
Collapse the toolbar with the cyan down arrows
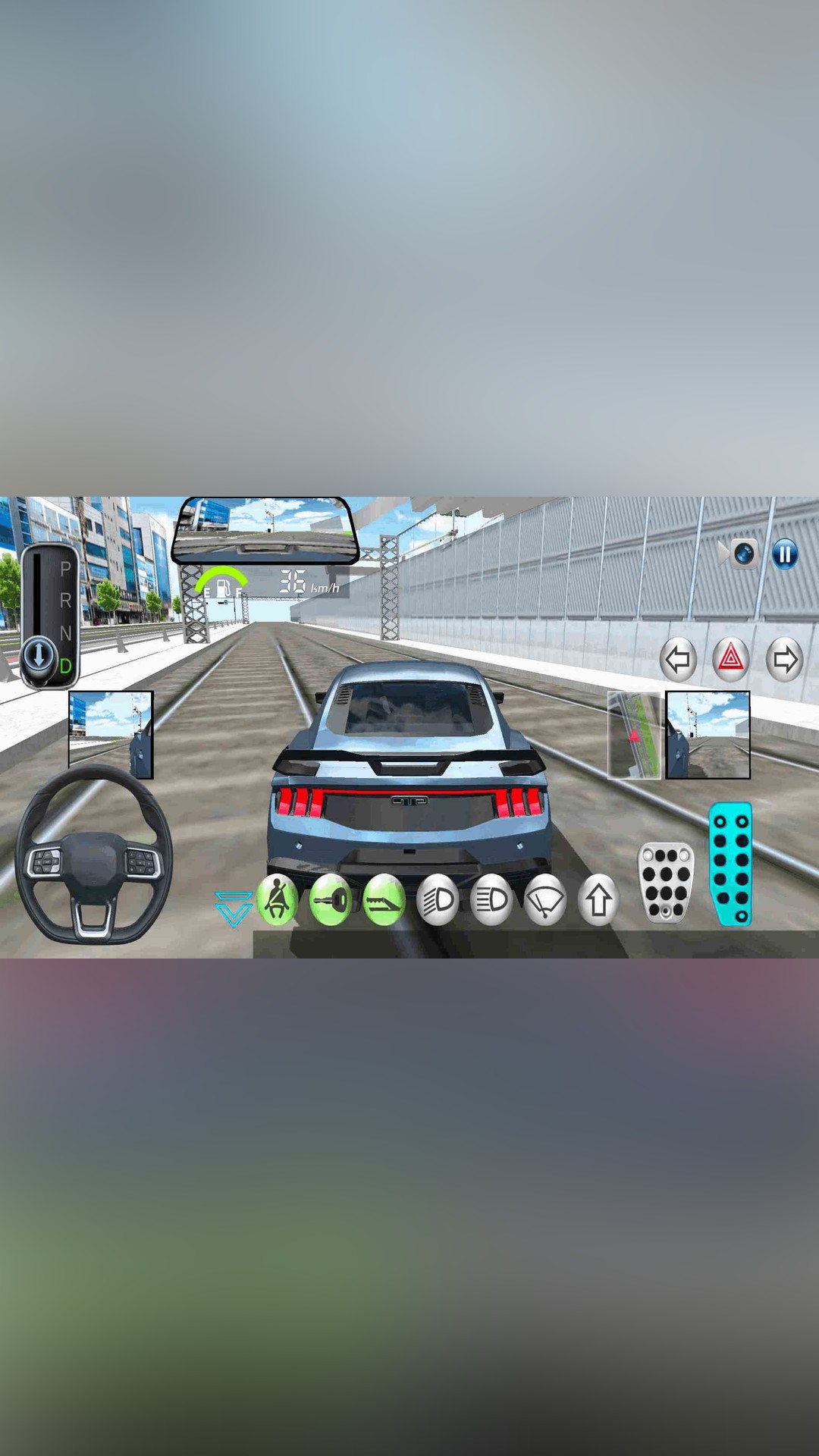(233, 908)
